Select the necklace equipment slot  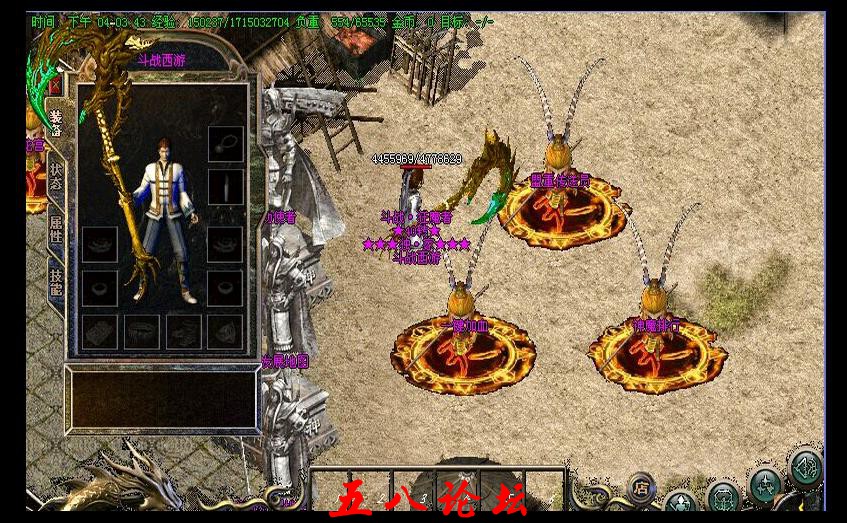point(225,142)
